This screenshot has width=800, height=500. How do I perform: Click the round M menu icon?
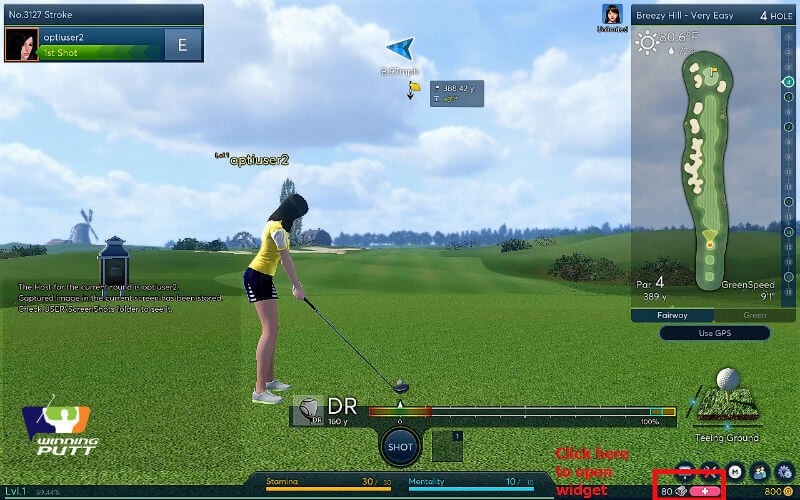point(735,470)
